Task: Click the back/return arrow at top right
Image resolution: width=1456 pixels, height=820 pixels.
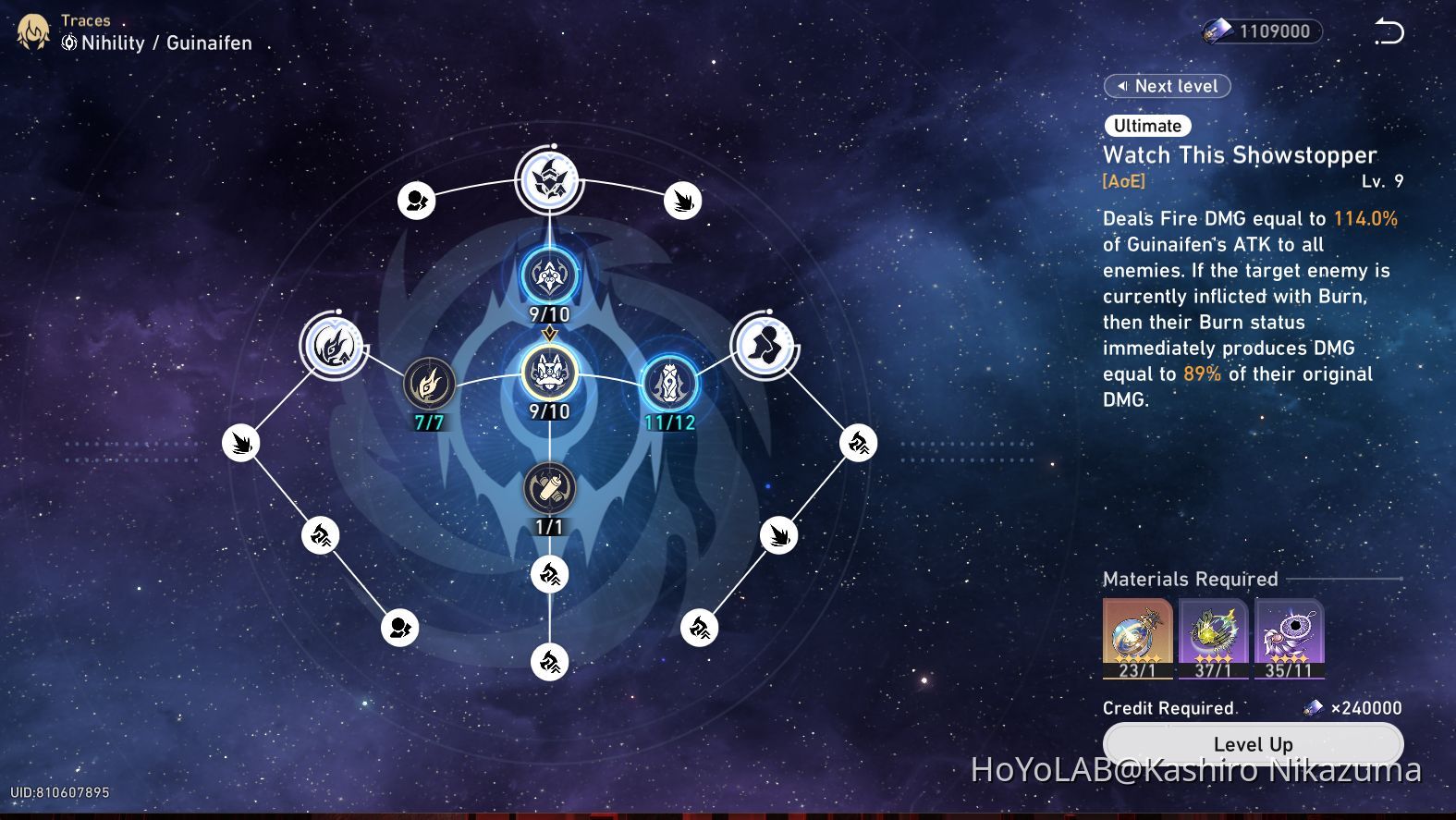Action: [1388, 31]
